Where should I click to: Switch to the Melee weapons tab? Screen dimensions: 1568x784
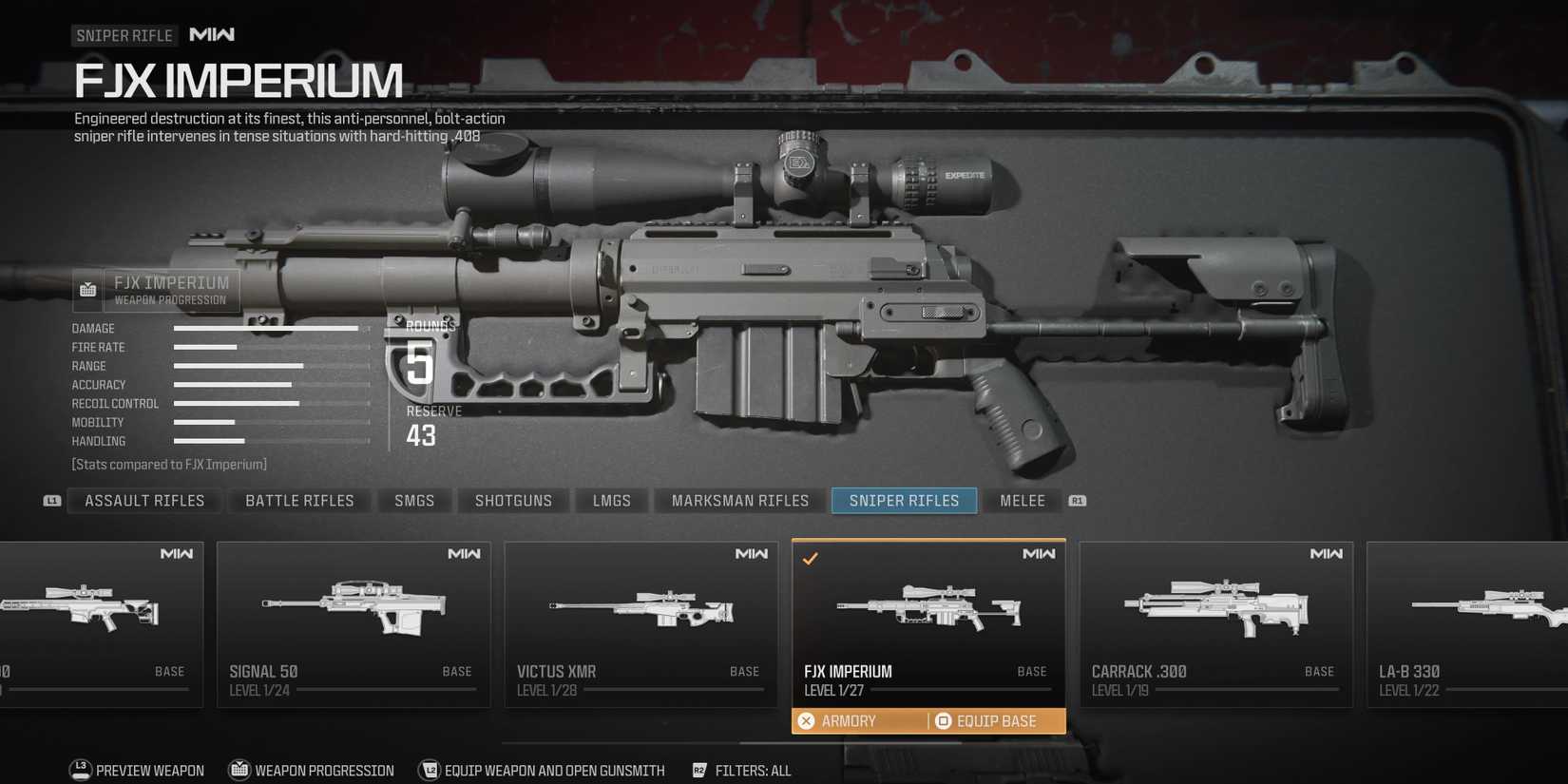pos(1022,500)
